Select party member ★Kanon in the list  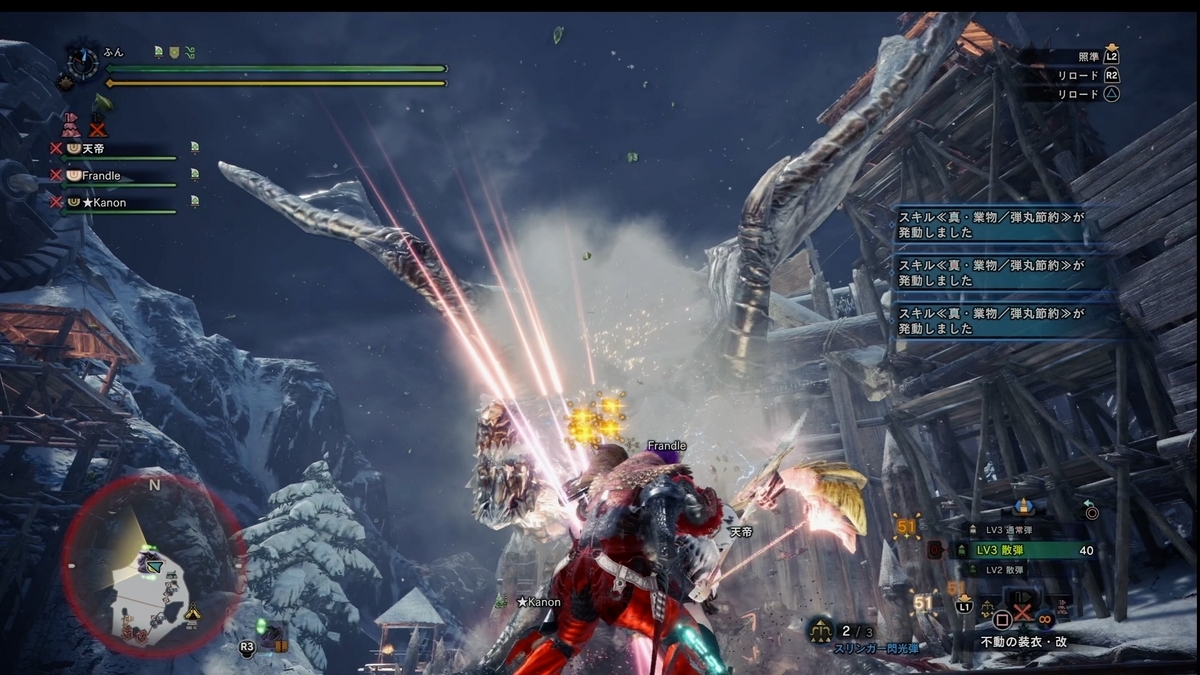click(x=115, y=203)
